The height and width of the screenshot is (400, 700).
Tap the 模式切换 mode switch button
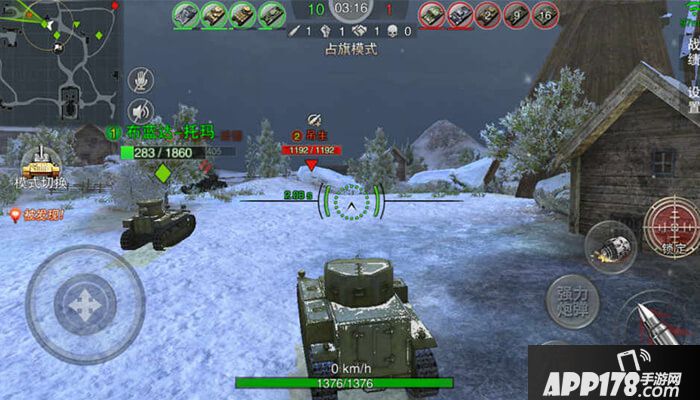(x=41, y=168)
